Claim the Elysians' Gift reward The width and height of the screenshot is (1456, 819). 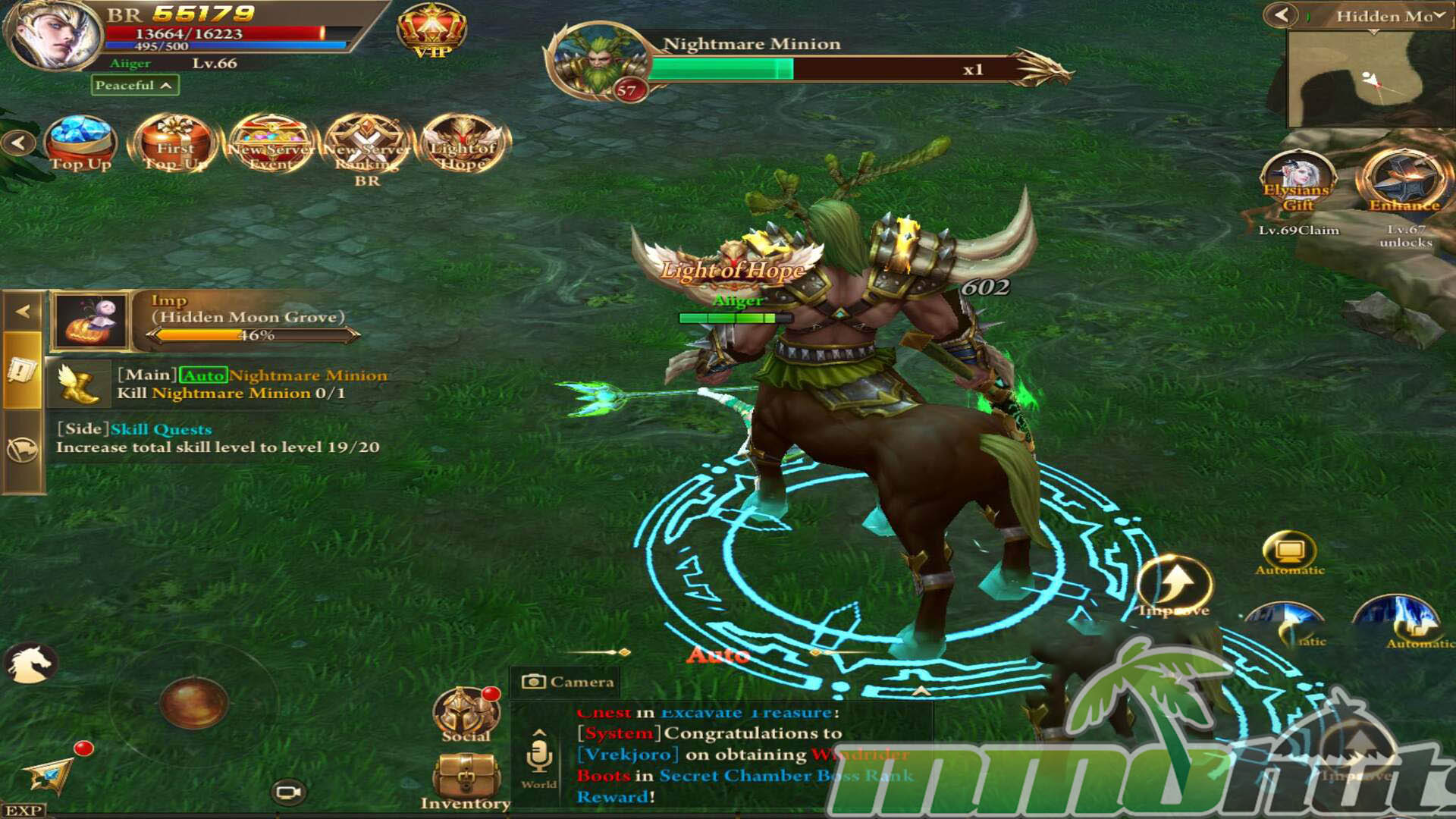(1298, 186)
